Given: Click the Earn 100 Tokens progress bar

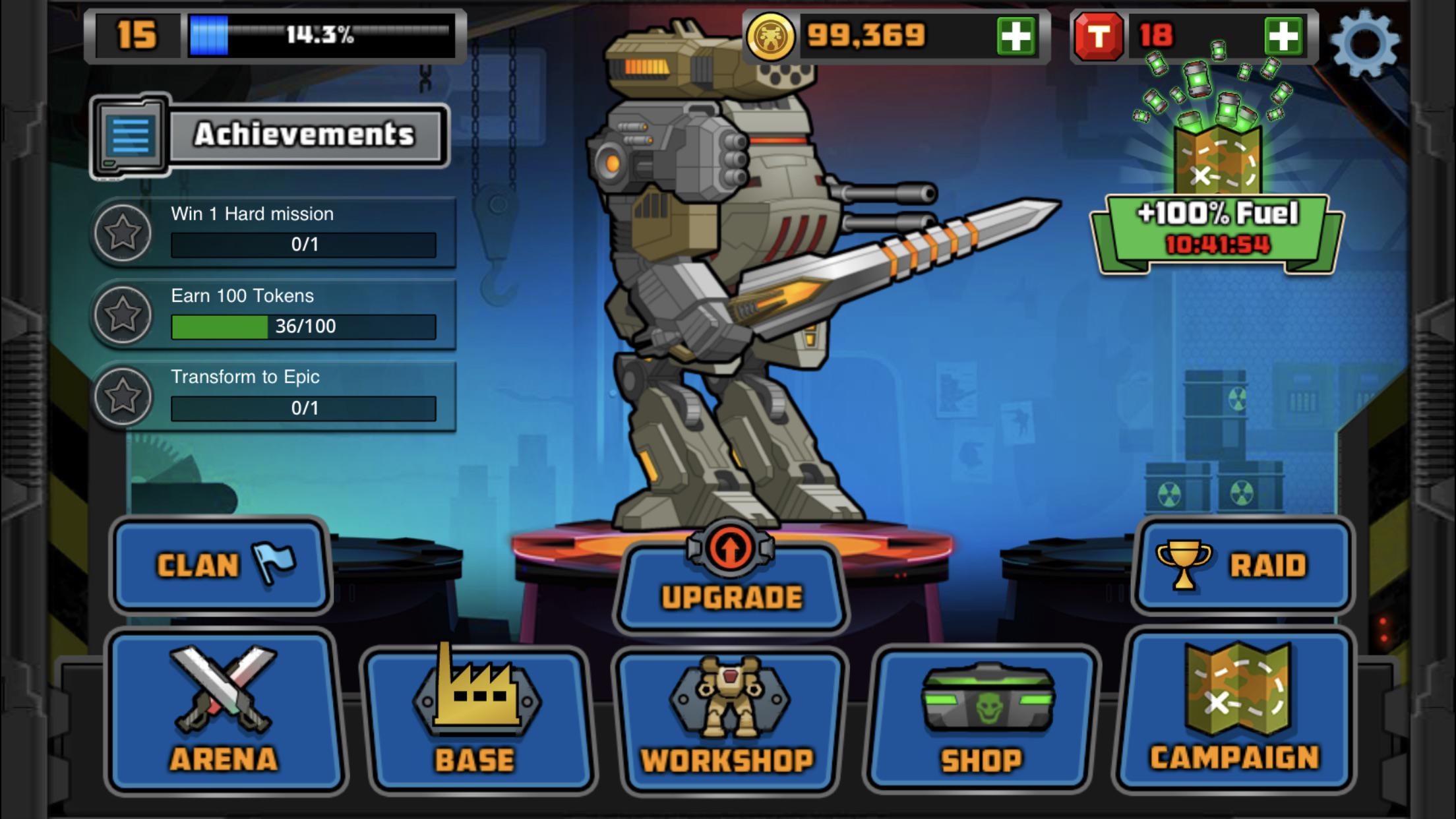Looking at the screenshot, I should coord(303,326).
